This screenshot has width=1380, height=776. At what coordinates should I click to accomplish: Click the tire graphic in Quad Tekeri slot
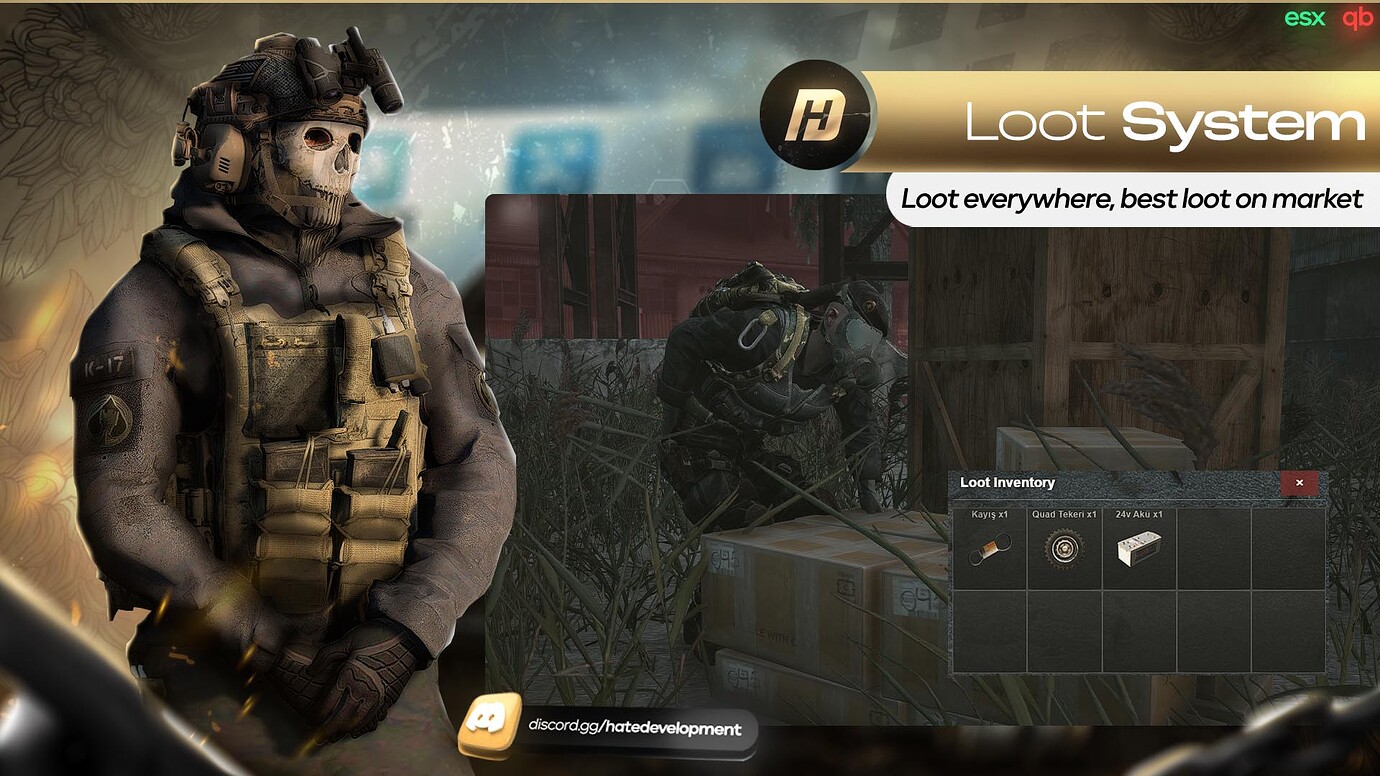tap(1063, 550)
